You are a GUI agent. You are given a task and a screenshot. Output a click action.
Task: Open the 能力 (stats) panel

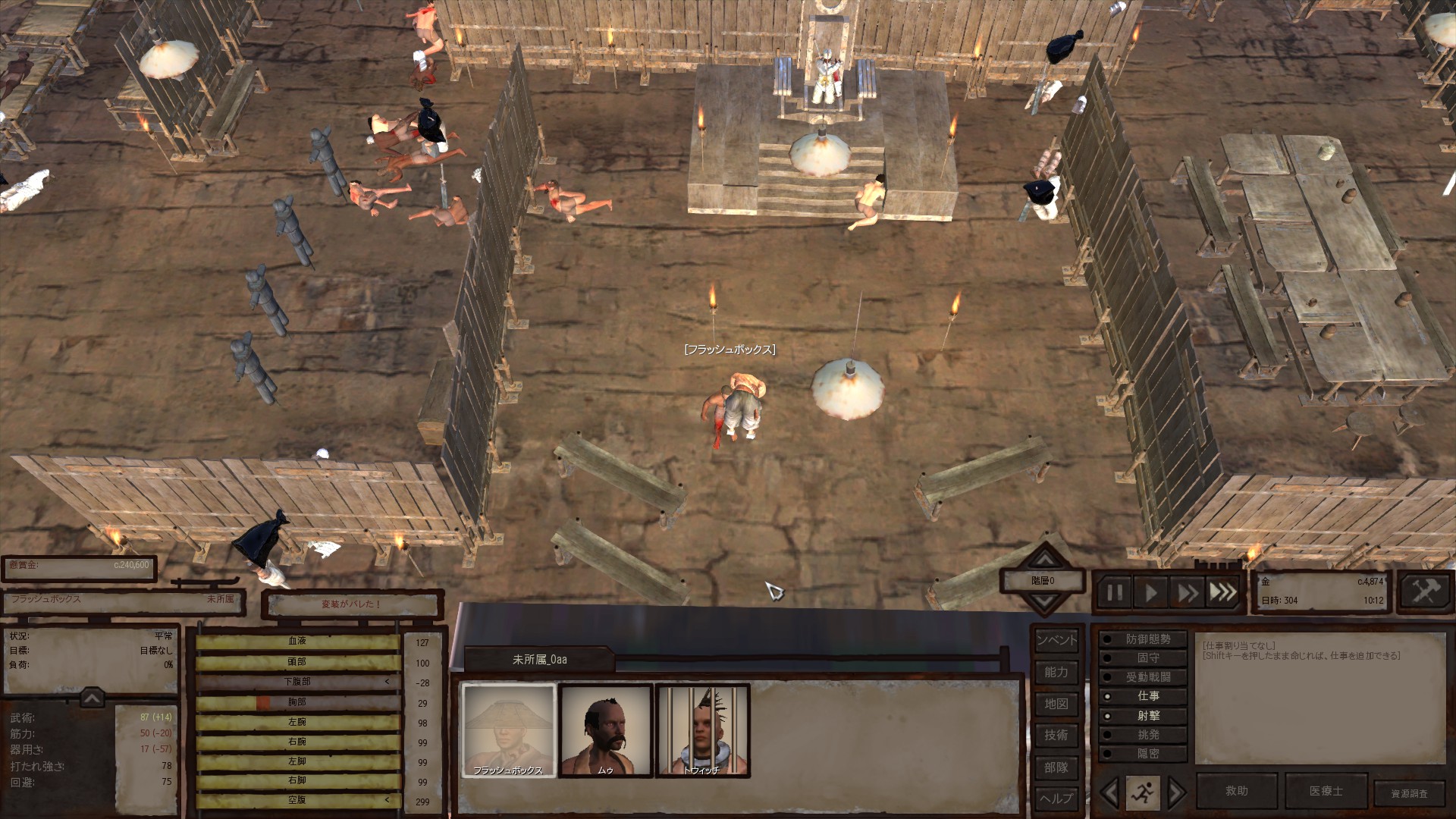(x=1056, y=672)
